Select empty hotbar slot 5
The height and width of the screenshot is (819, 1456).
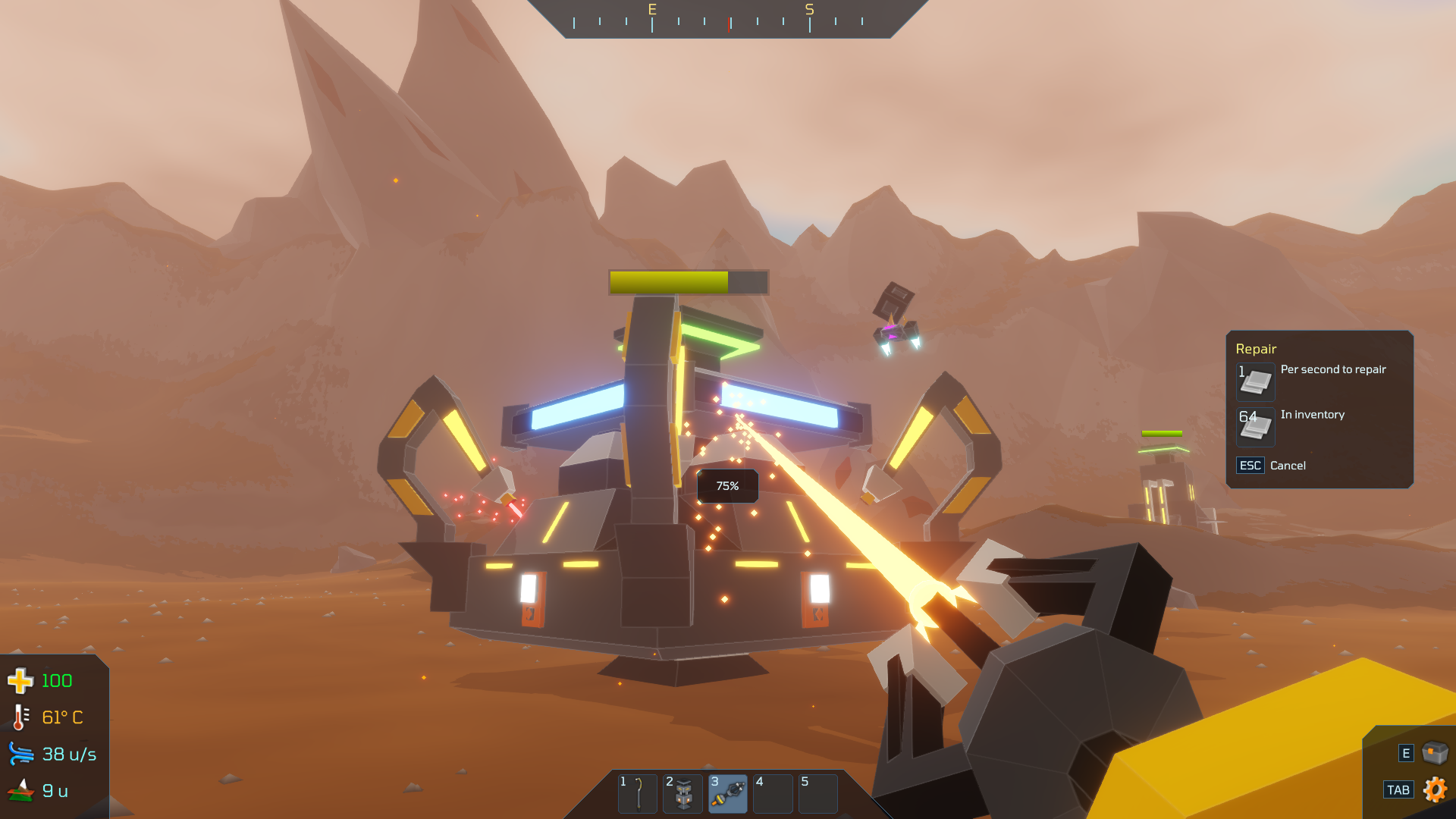[x=817, y=793]
